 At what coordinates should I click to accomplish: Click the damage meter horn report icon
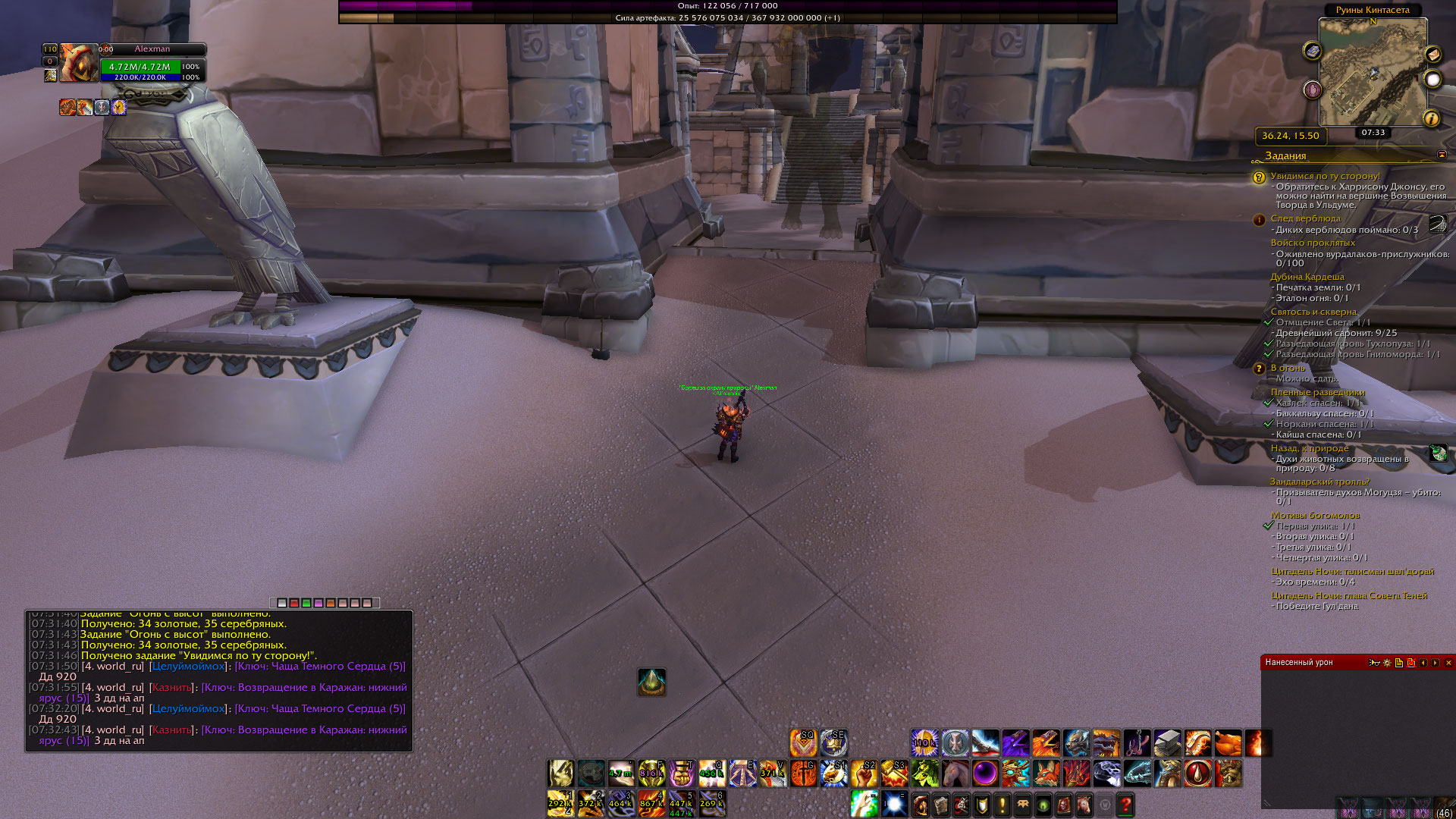[x=1374, y=663]
